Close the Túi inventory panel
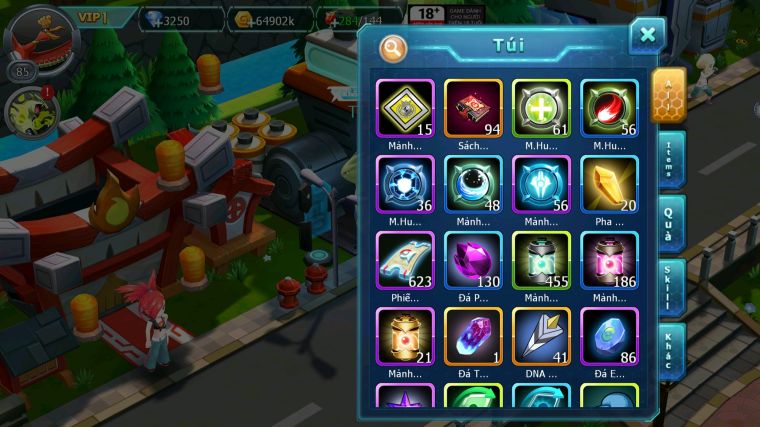This screenshot has width=760, height=427. tap(647, 36)
